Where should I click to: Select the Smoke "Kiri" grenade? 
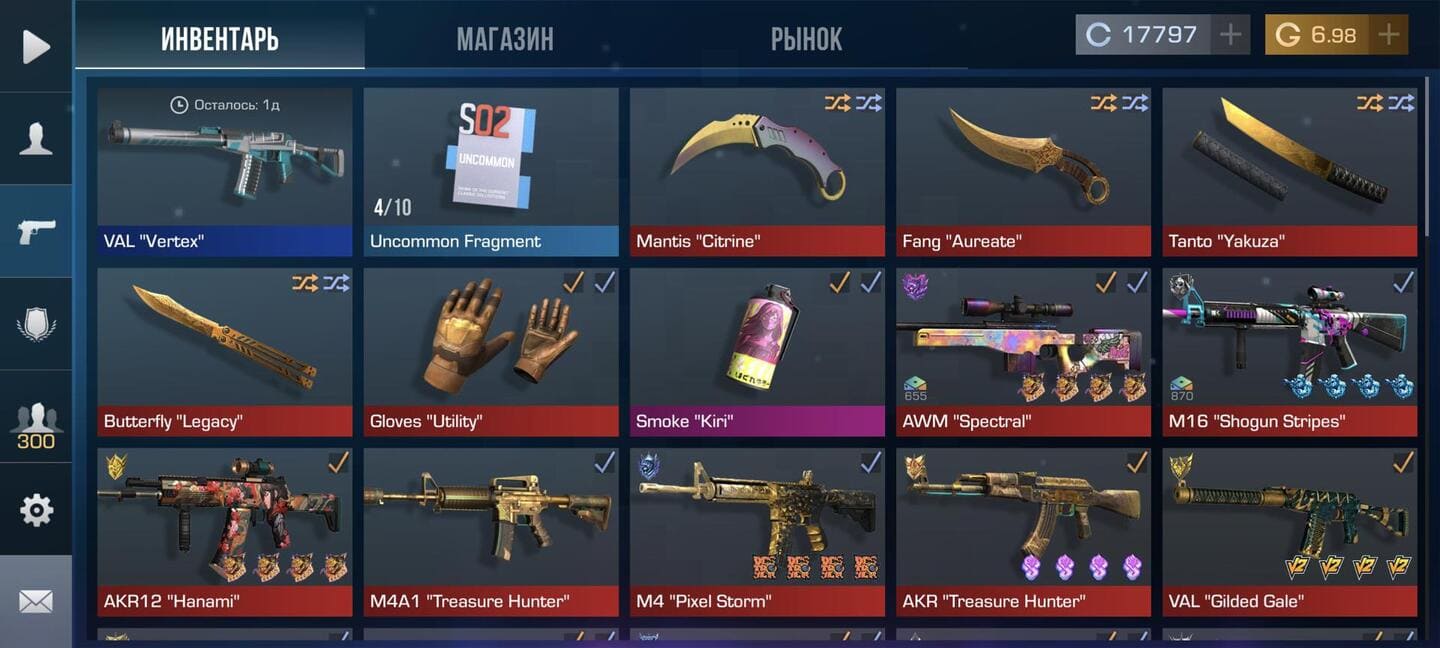(757, 350)
